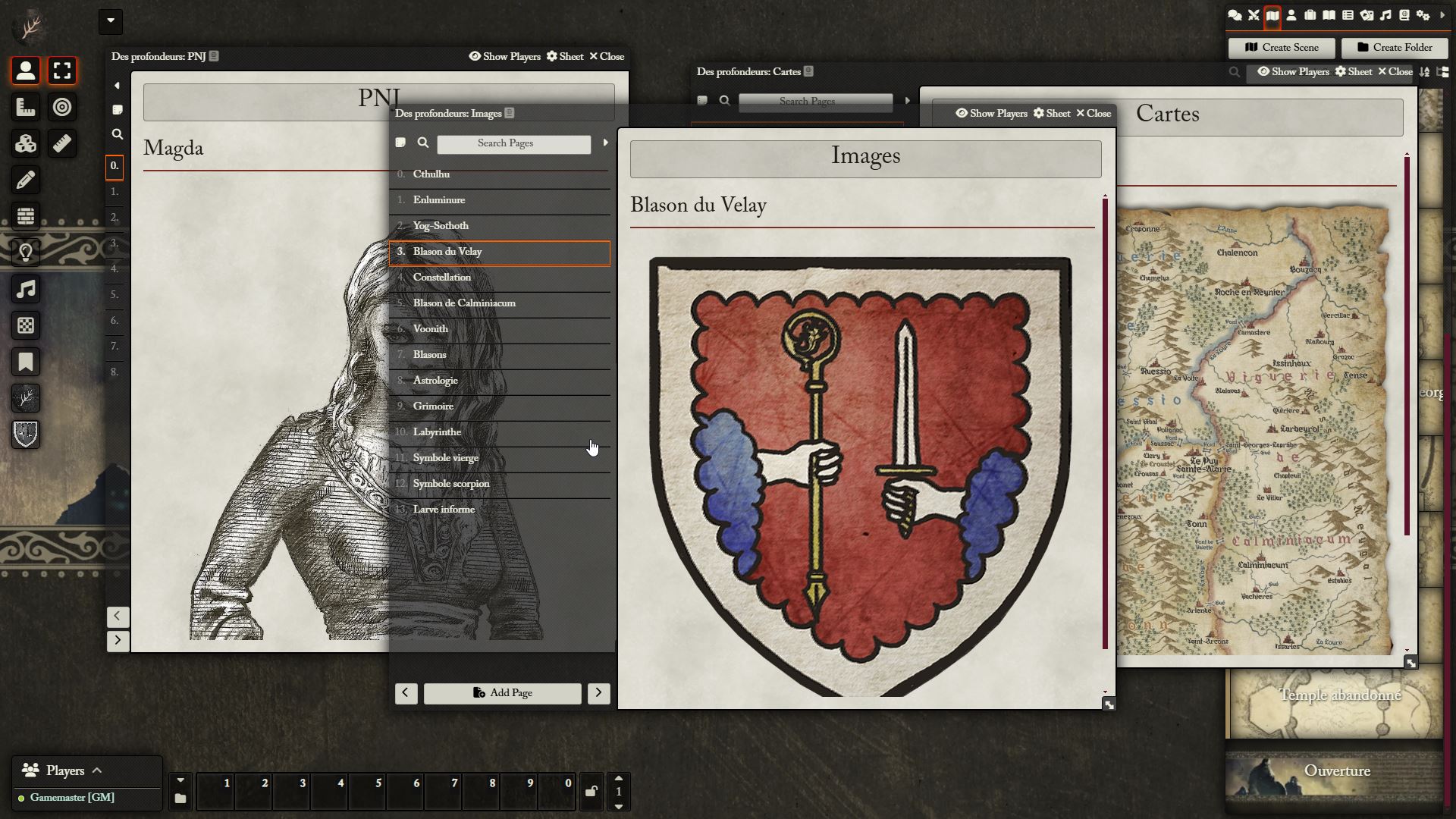Select the music note ambient sound controls
The image size is (1456, 819).
(26, 290)
